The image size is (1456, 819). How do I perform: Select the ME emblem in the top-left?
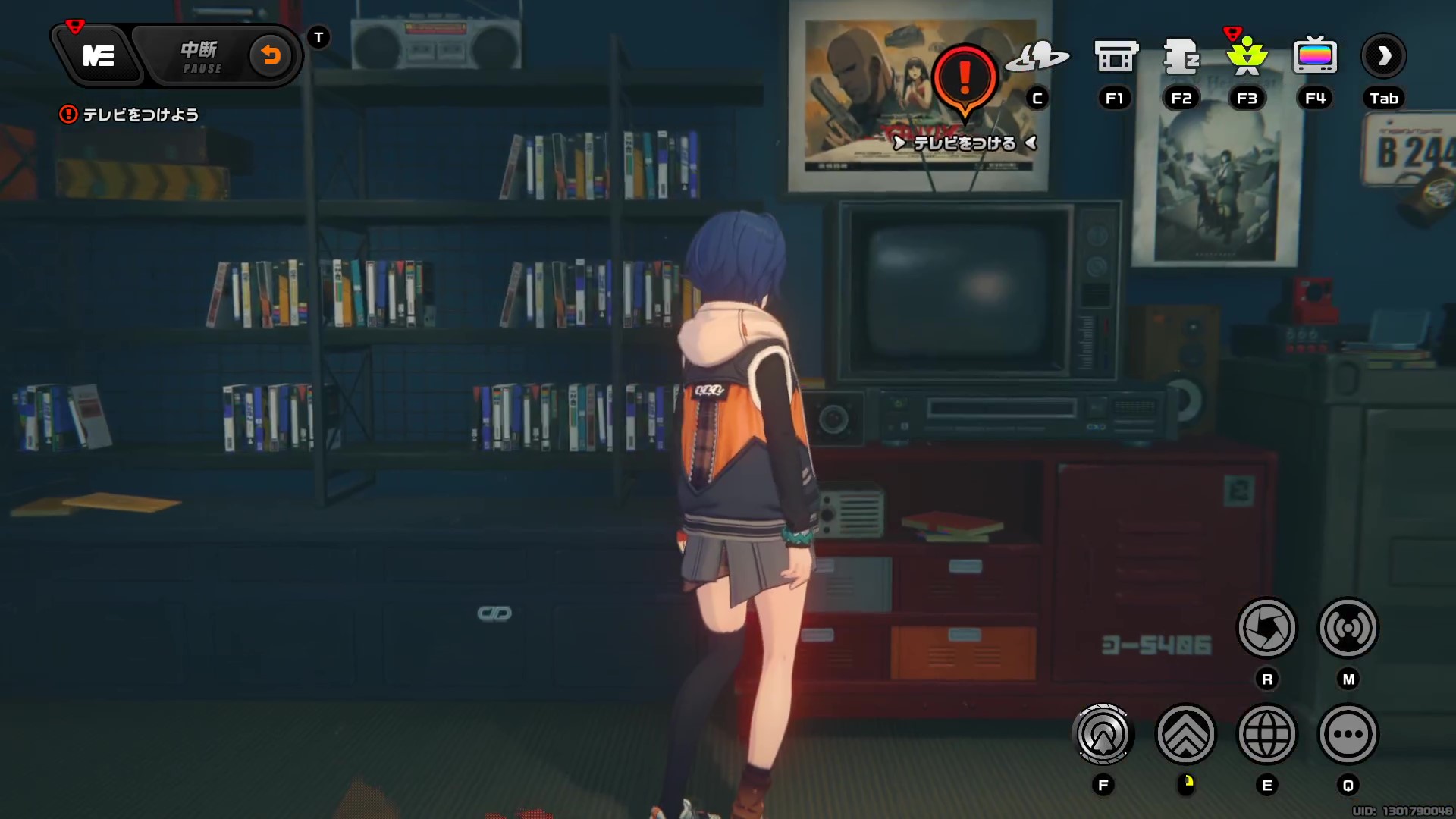(x=99, y=55)
